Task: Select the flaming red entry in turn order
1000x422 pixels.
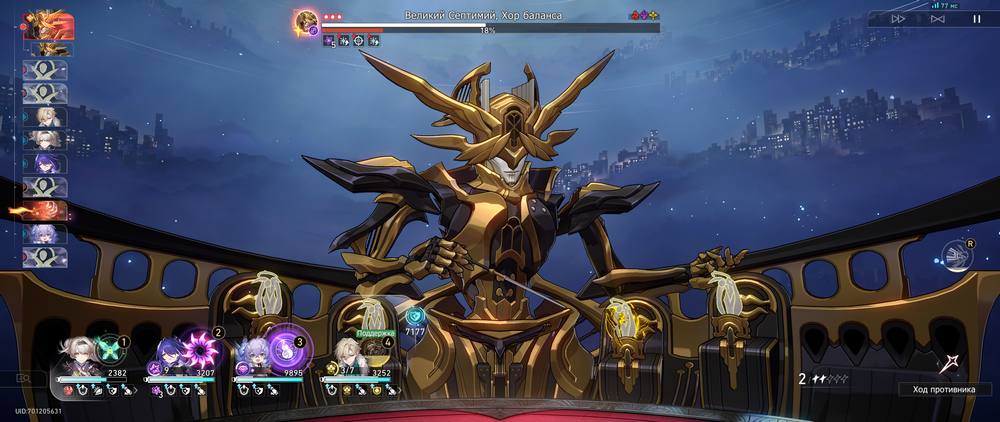Action: pyautogui.click(x=44, y=211)
